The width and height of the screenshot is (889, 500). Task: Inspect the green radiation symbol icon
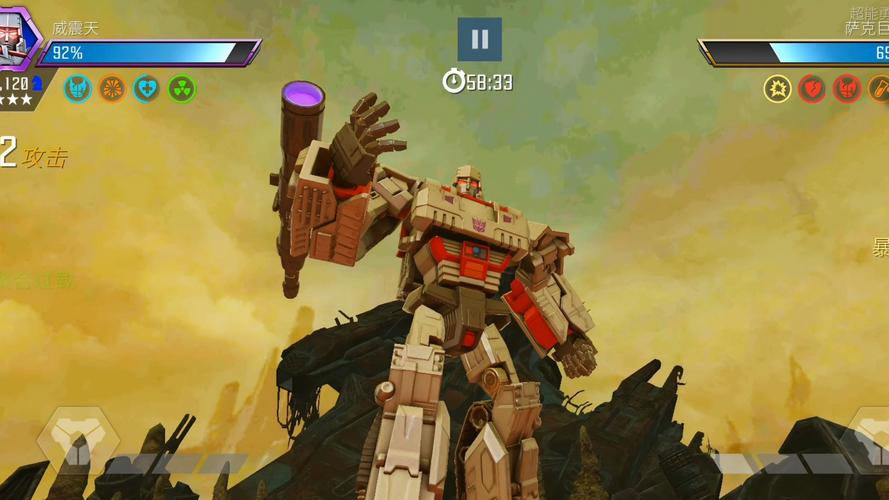182,89
